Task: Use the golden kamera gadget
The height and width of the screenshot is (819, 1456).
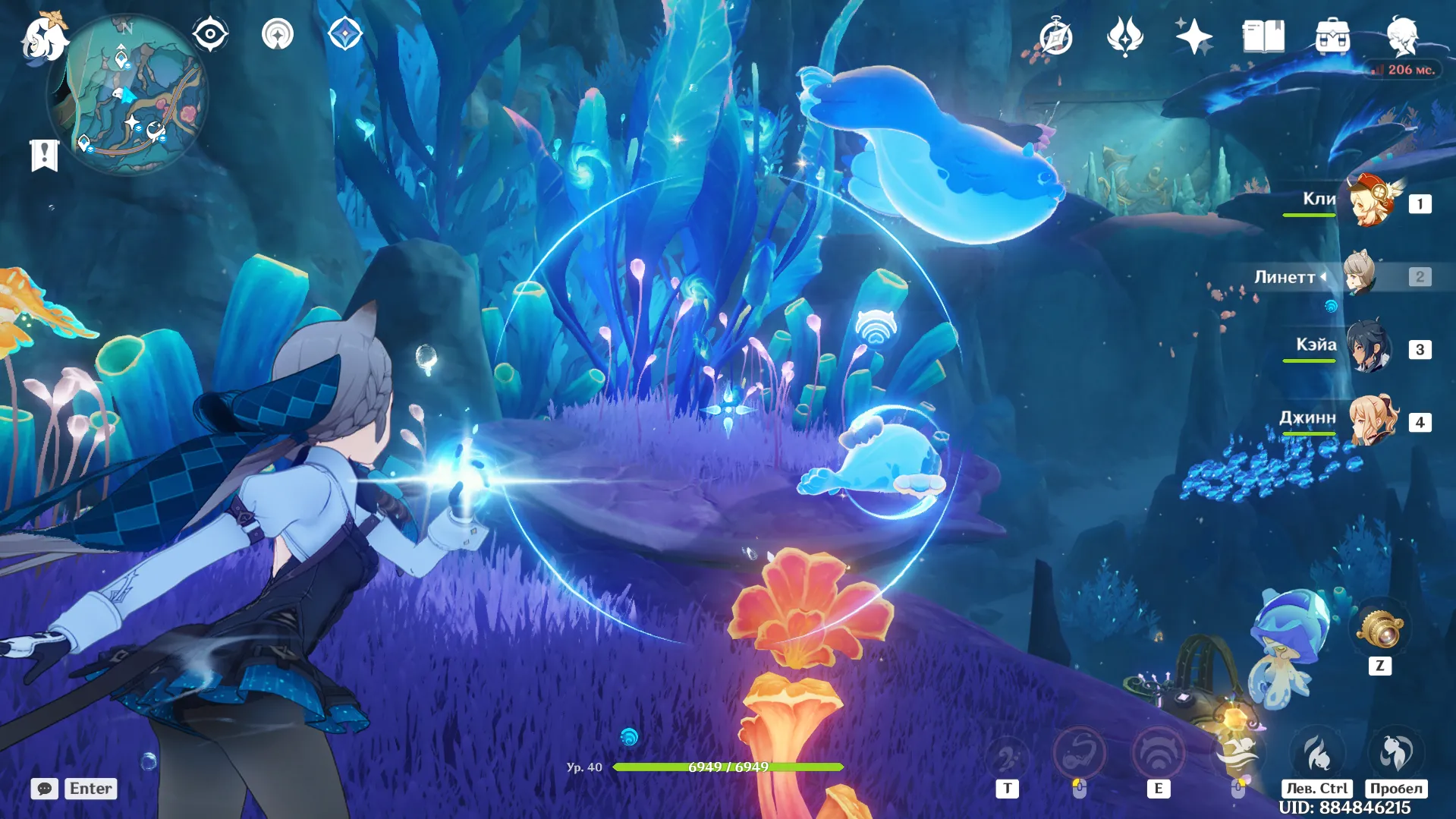Action: click(1380, 630)
